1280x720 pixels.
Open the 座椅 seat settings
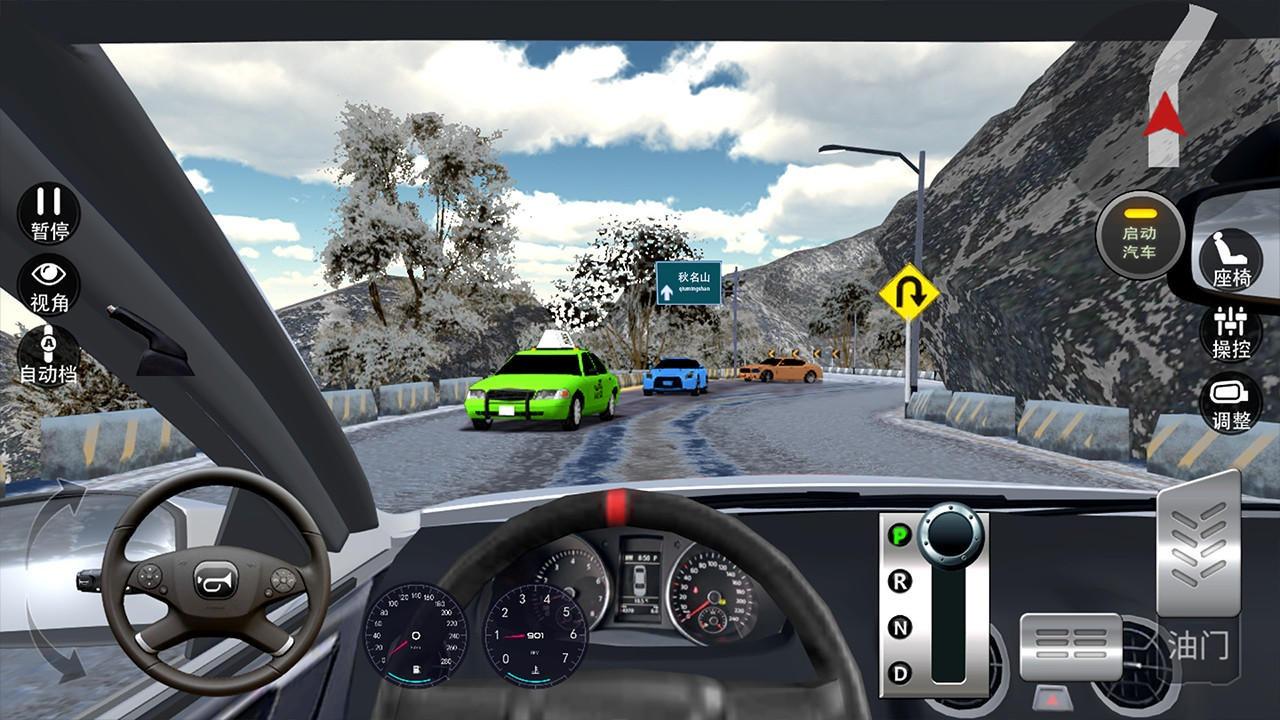click(x=1231, y=258)
